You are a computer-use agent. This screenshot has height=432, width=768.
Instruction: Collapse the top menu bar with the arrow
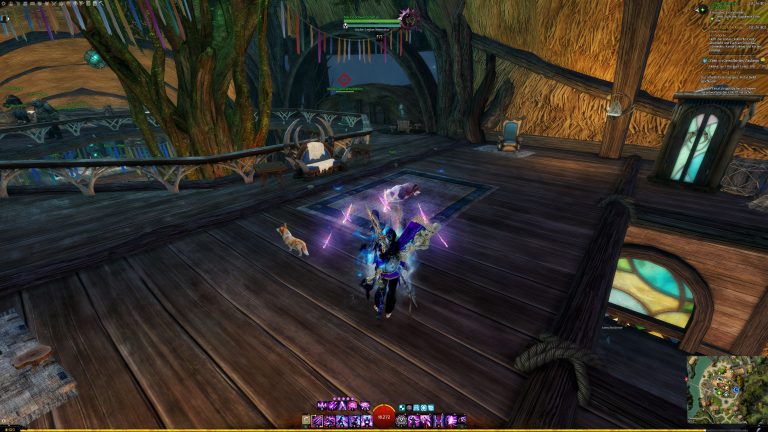101,3
